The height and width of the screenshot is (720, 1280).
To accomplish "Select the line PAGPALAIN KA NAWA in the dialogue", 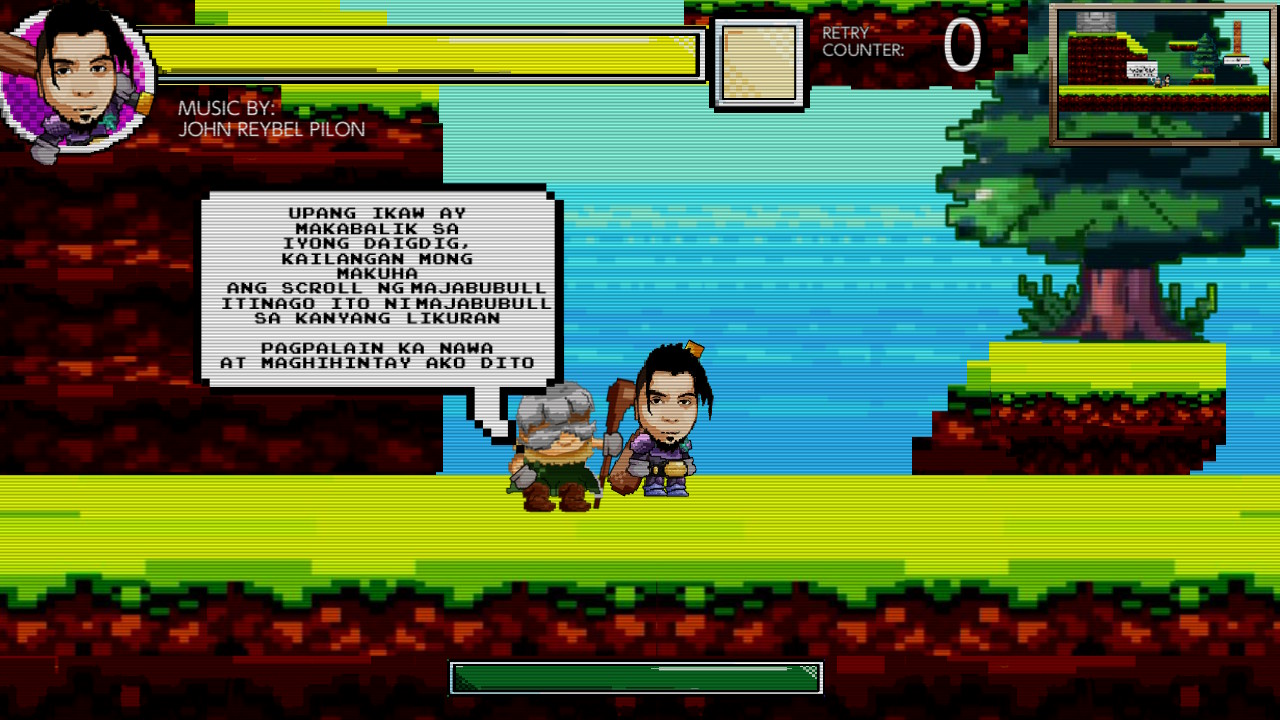I will click(378, 348).
